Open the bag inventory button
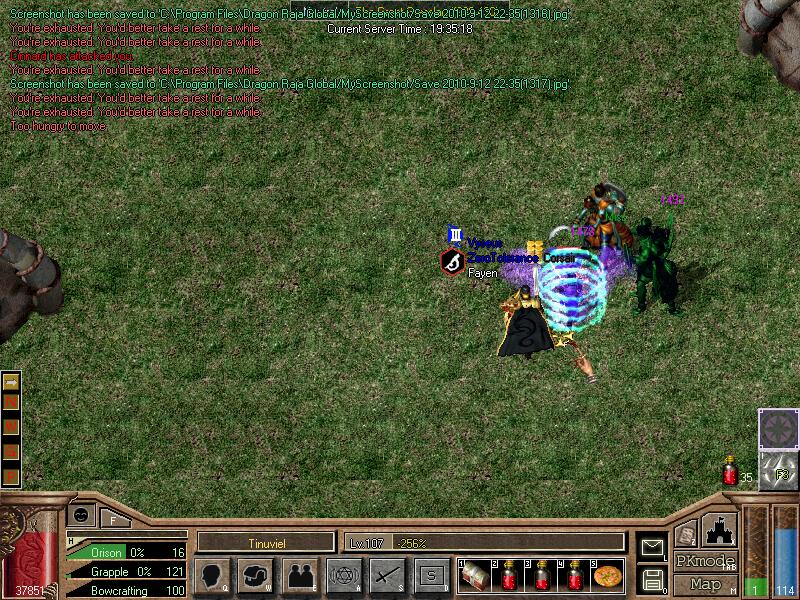This screenshot has height=600, width=800. point(255,576)
